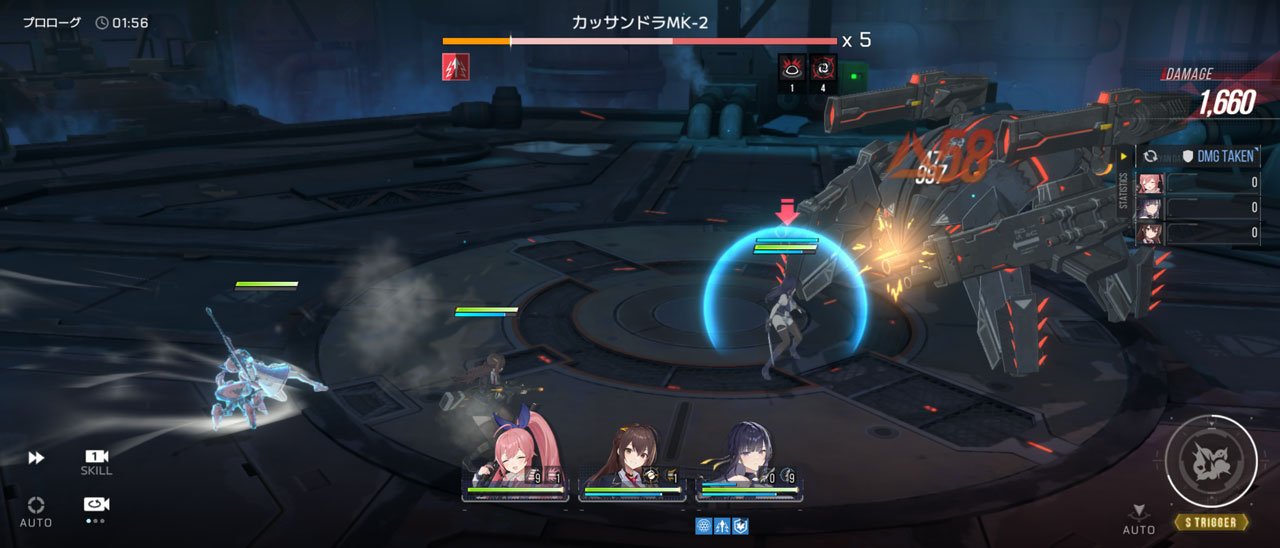This screenshot has width=1280, height=548.
Task: Toggle the fast-forward battle speed button
Action: tap(36, 458)
